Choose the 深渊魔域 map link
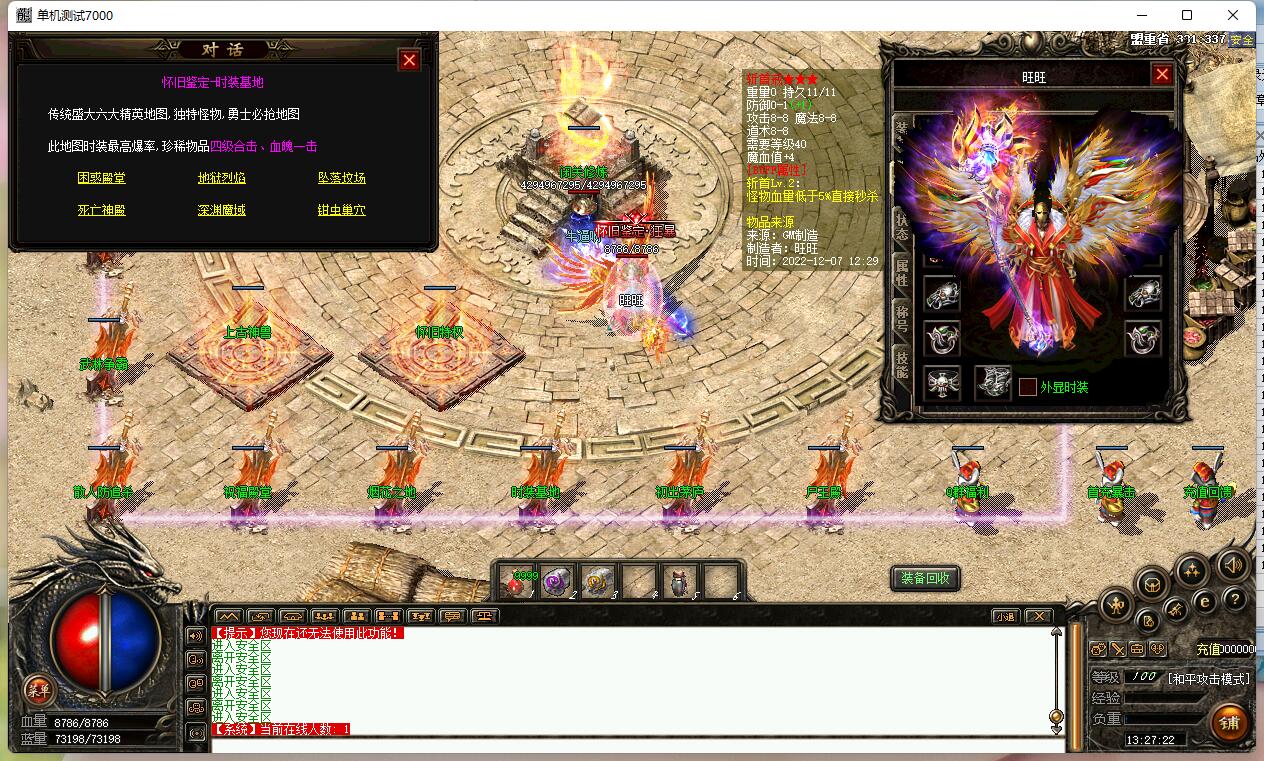 222,210
